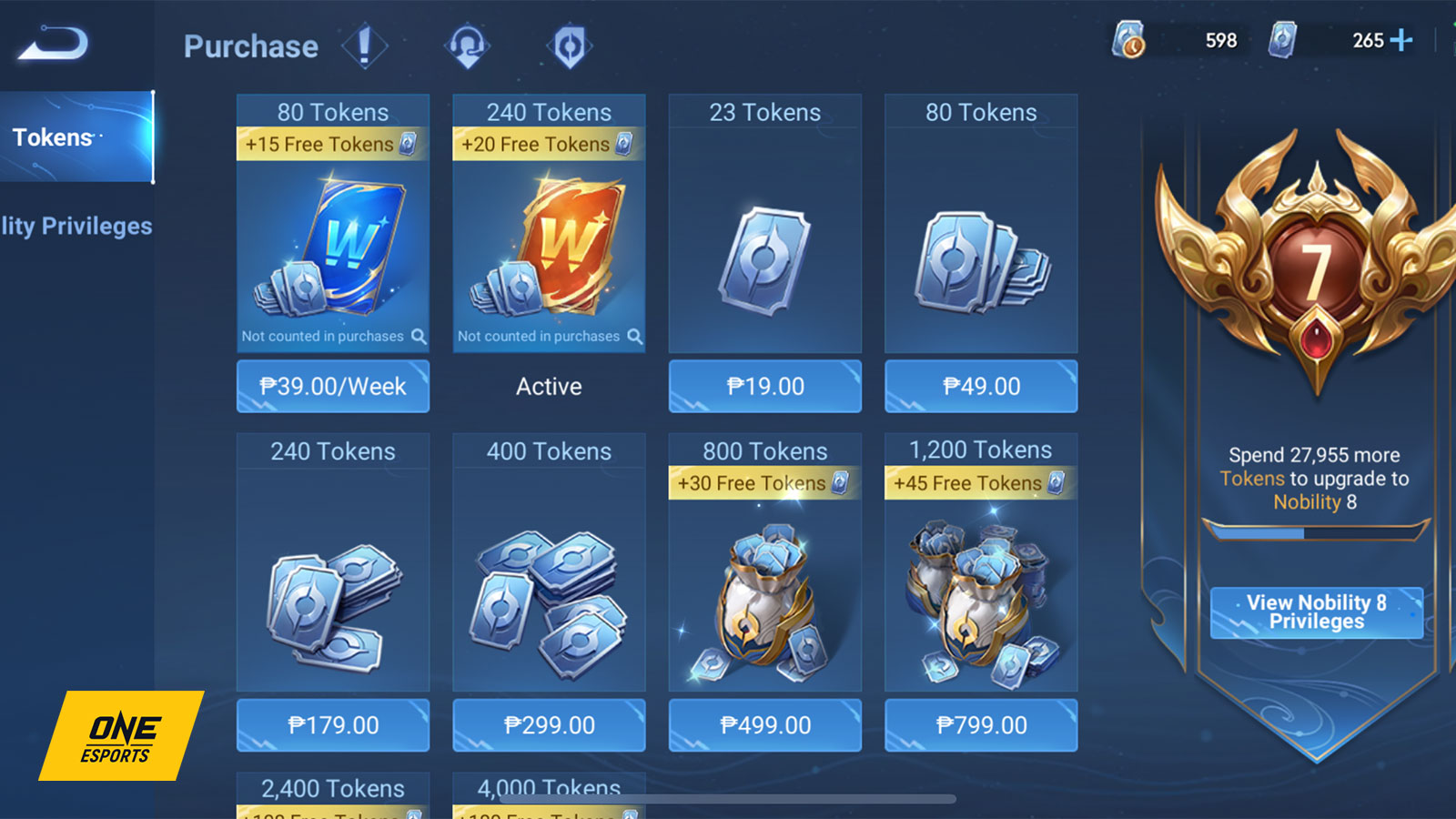
Task: Buy 23 Tokens for ₱19.00
Action: [764, 386]
